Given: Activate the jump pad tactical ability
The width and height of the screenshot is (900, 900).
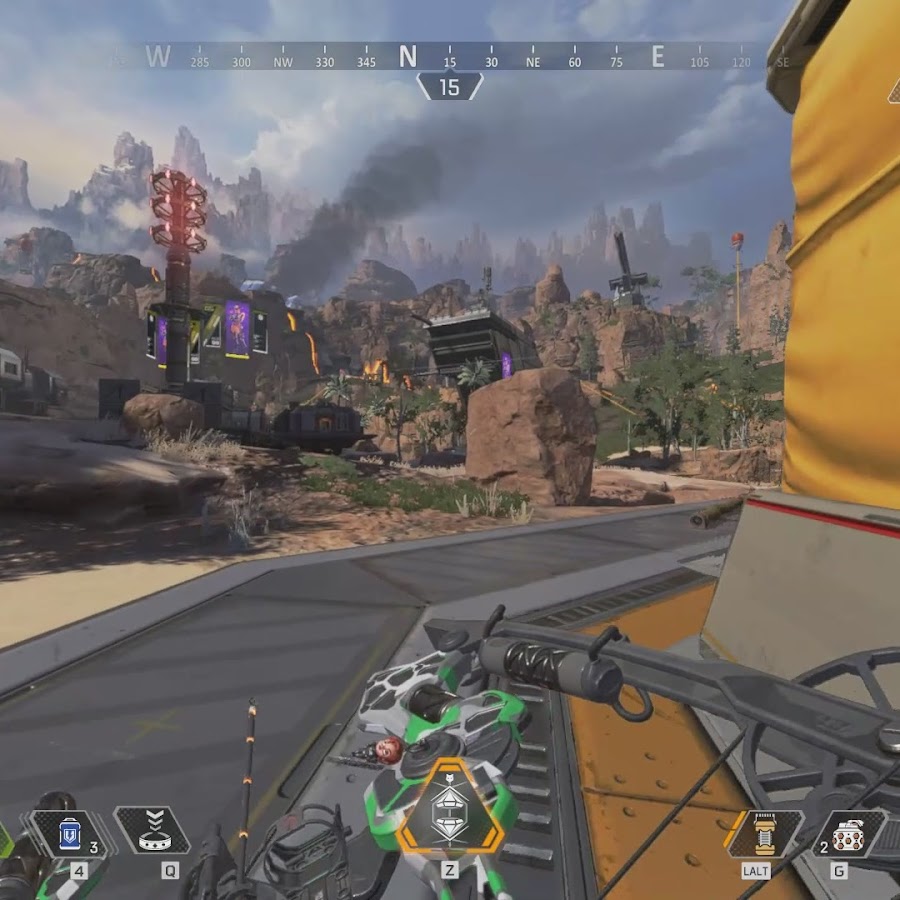Looking at the screenshot, I should pos(152,833).
